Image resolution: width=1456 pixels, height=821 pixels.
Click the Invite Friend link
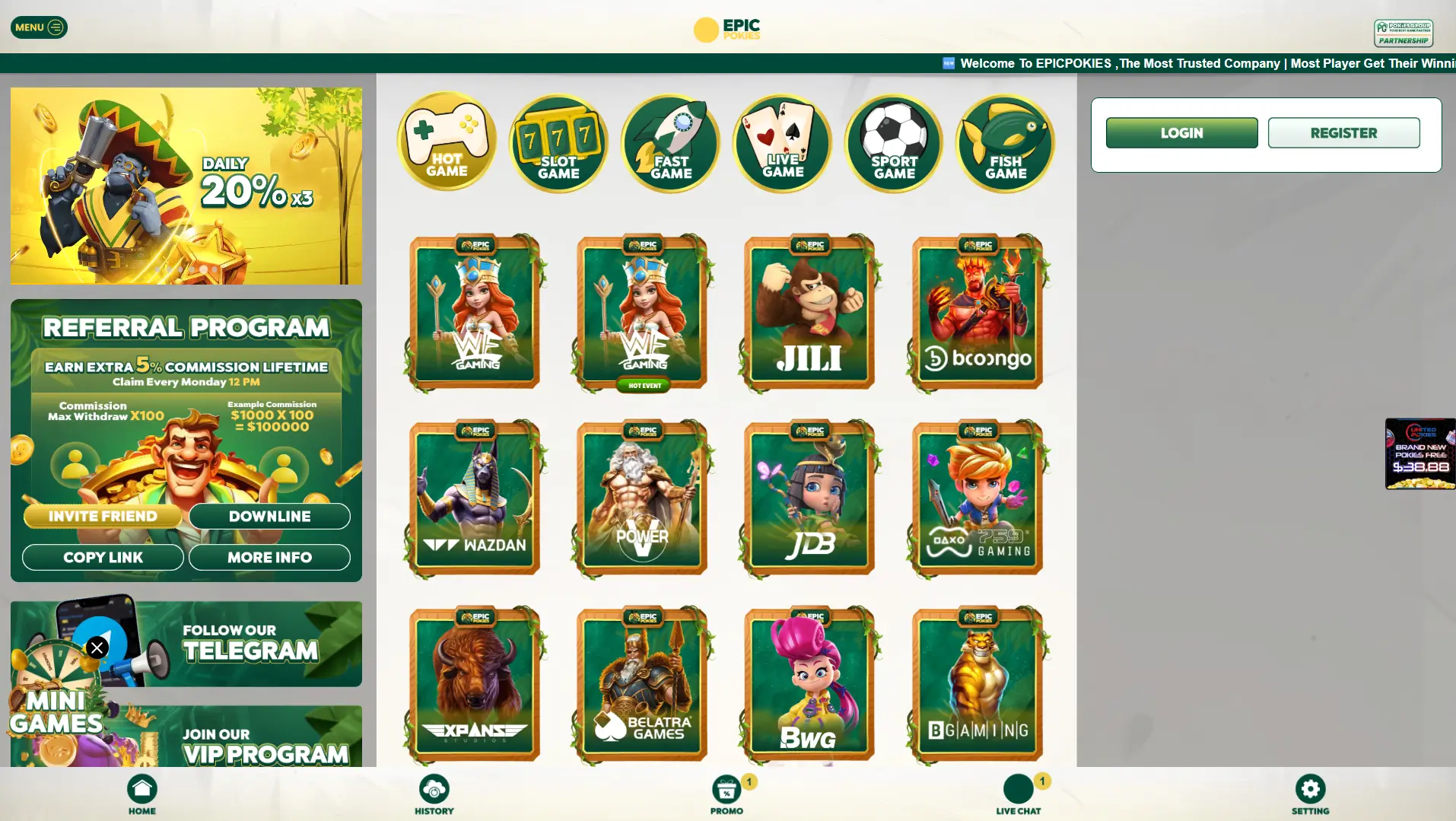coord(103,516)
